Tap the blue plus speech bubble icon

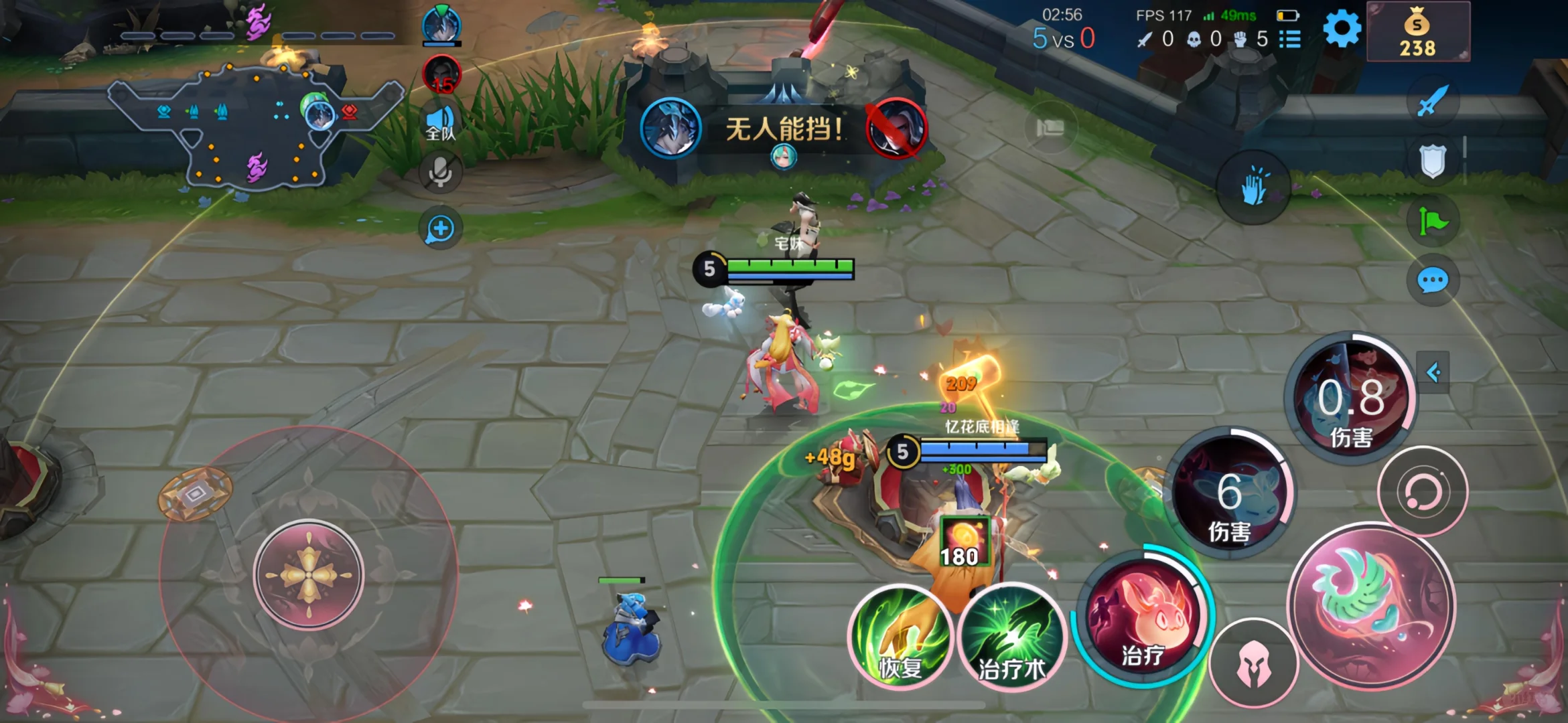coord(440,230)
